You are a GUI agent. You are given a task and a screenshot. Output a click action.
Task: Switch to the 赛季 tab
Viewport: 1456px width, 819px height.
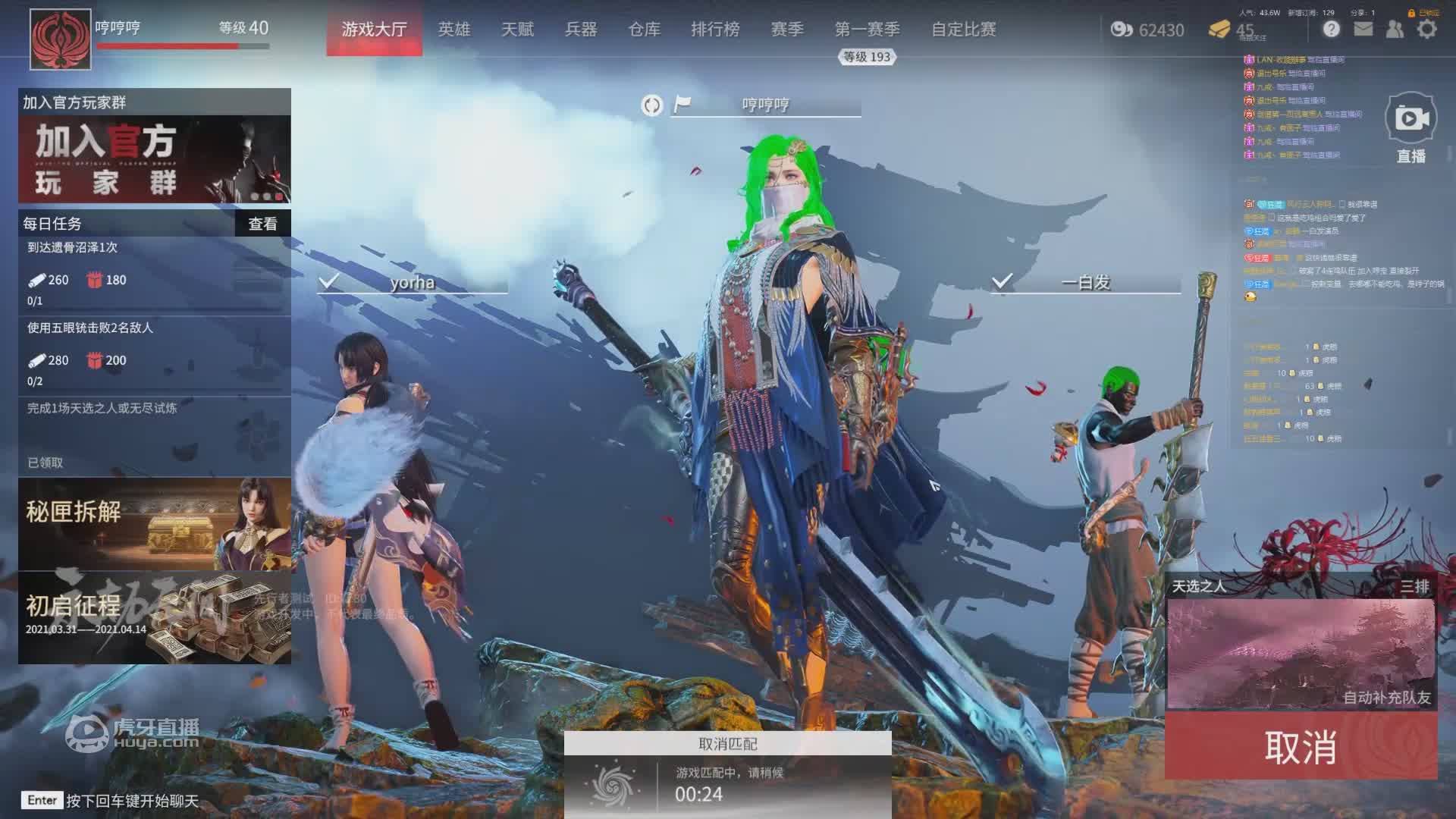[787, 30]
